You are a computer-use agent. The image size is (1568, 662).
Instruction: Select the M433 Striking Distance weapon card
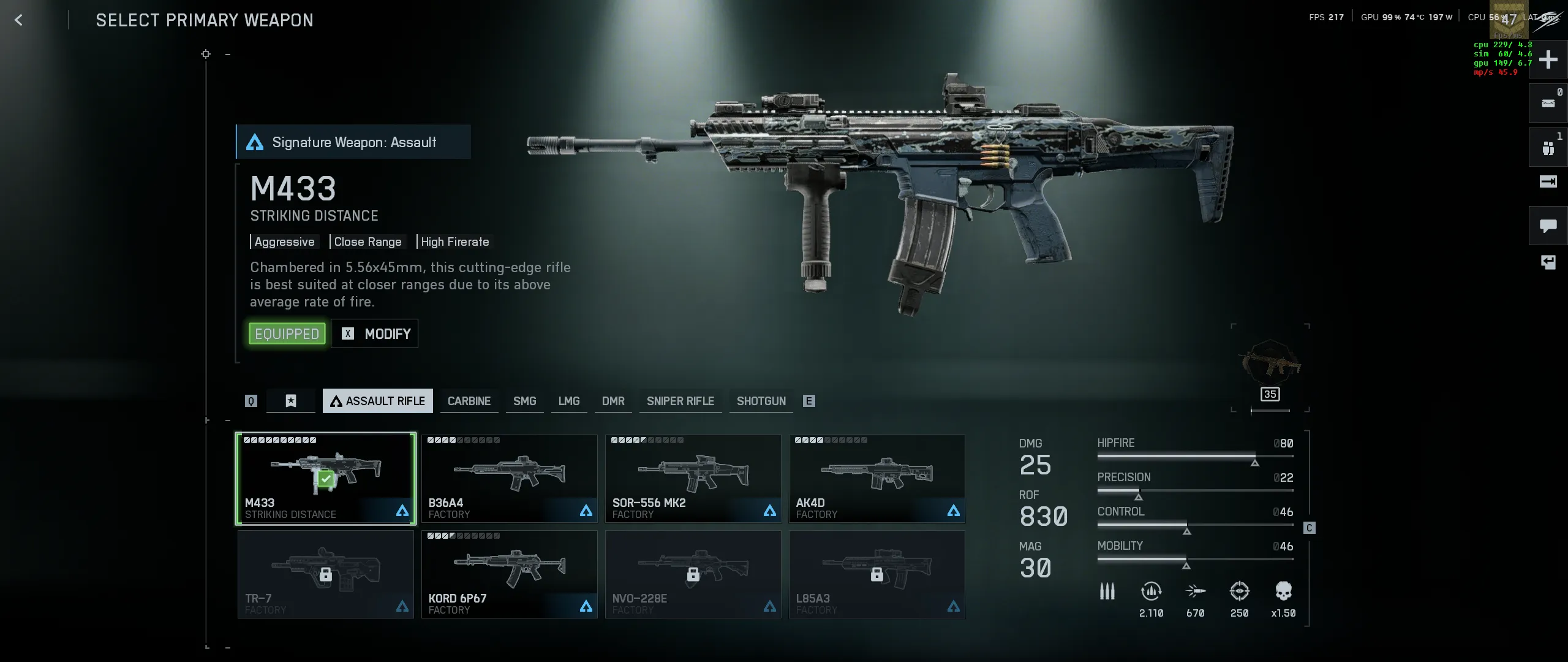point(326,478)
